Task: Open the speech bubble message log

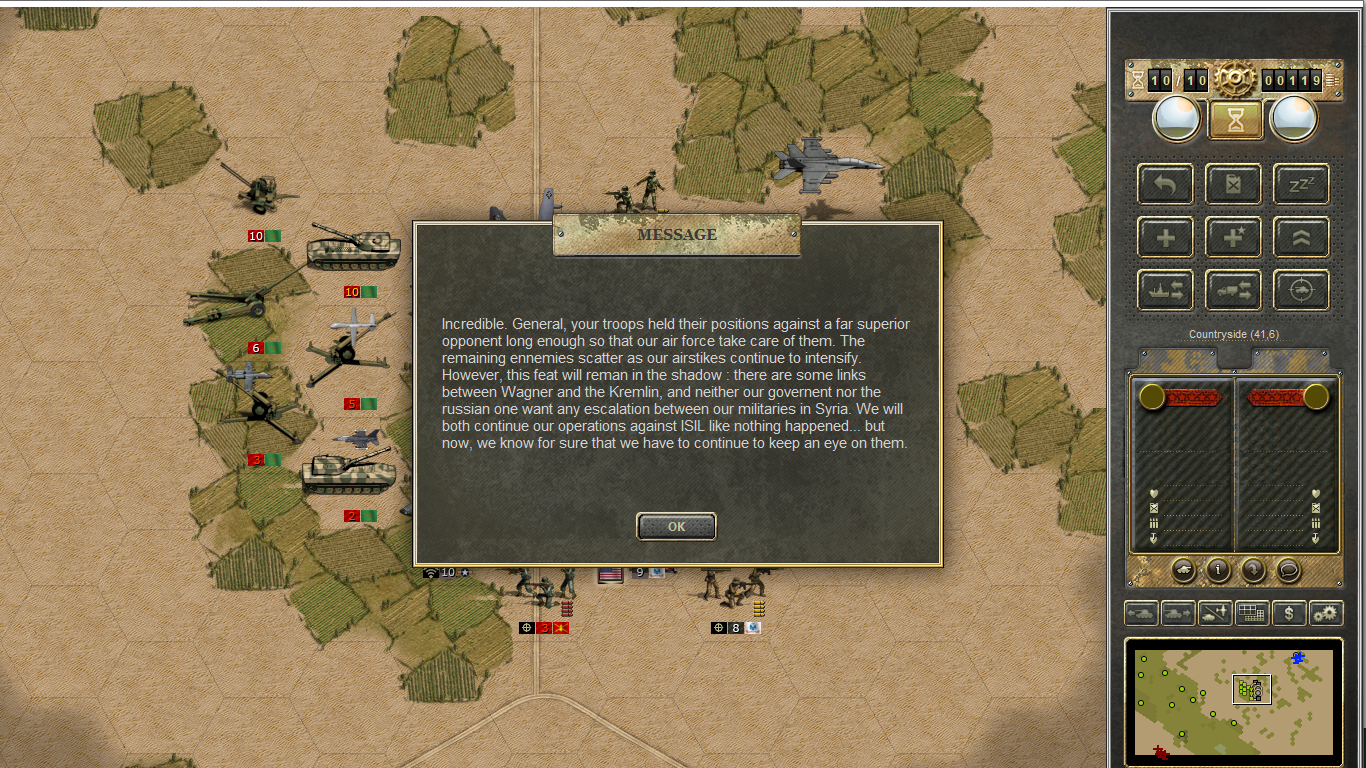Action: [1289, 570]
